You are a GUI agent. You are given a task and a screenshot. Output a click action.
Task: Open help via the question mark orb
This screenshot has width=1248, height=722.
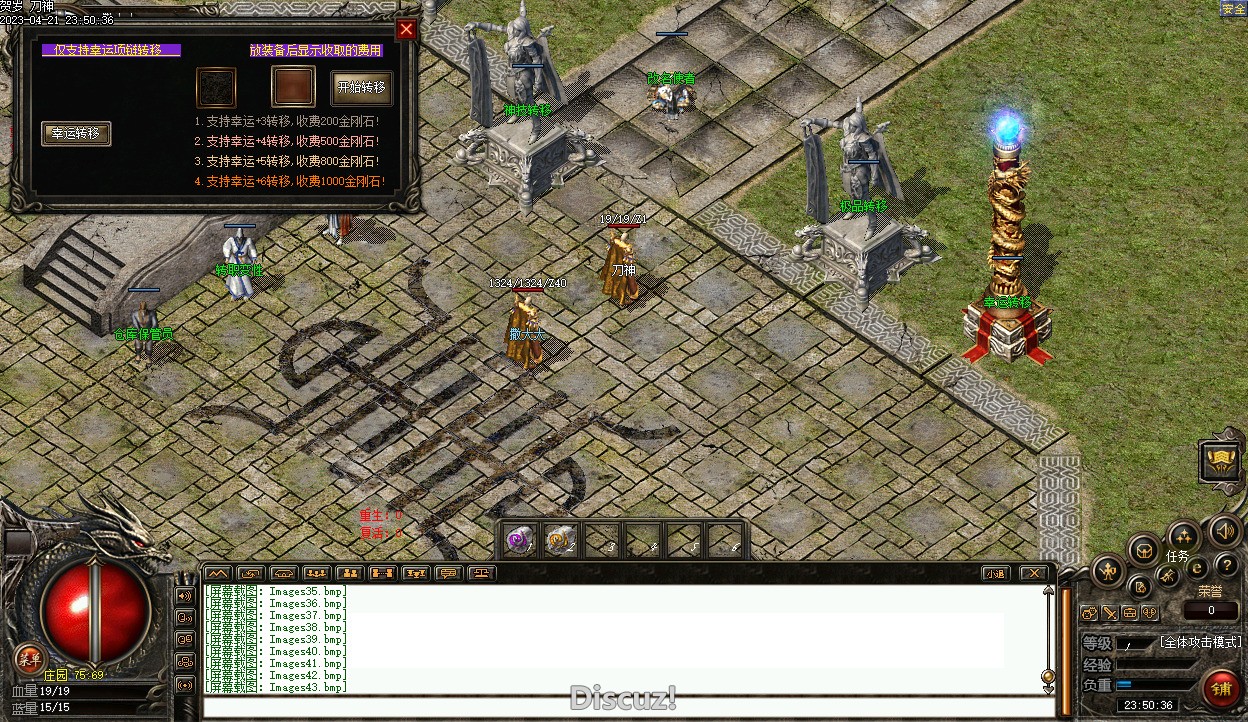click(1226, 566)
